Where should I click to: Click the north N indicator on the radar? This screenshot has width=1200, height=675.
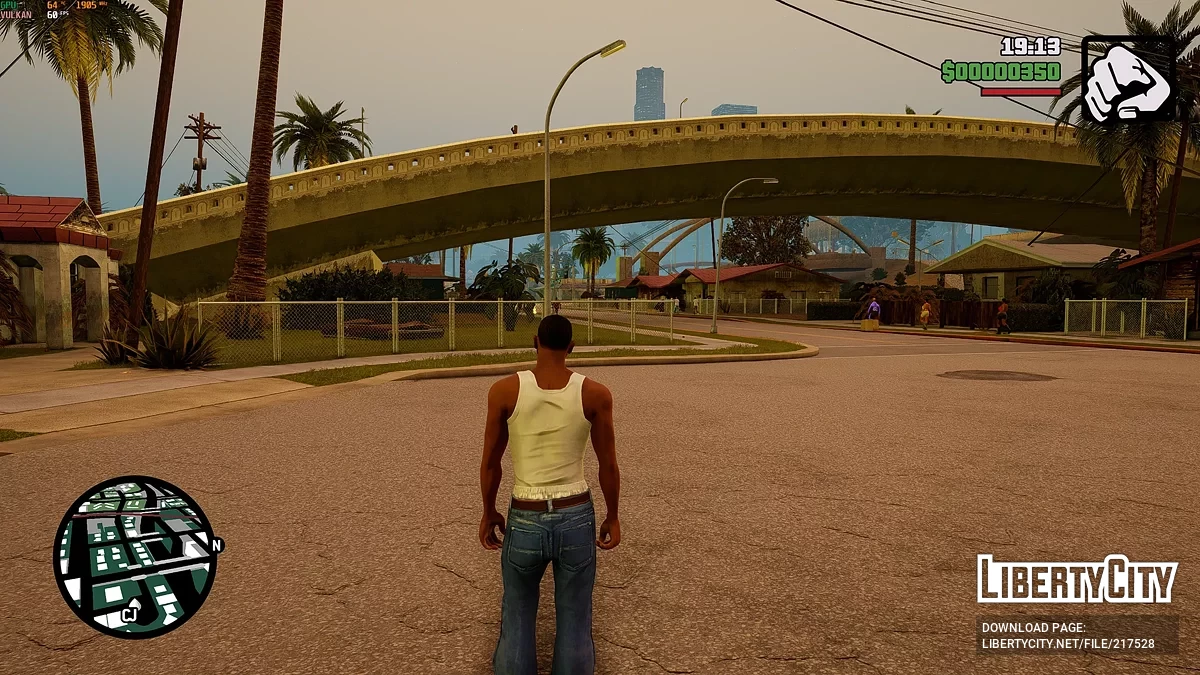[x=217, y=545]
